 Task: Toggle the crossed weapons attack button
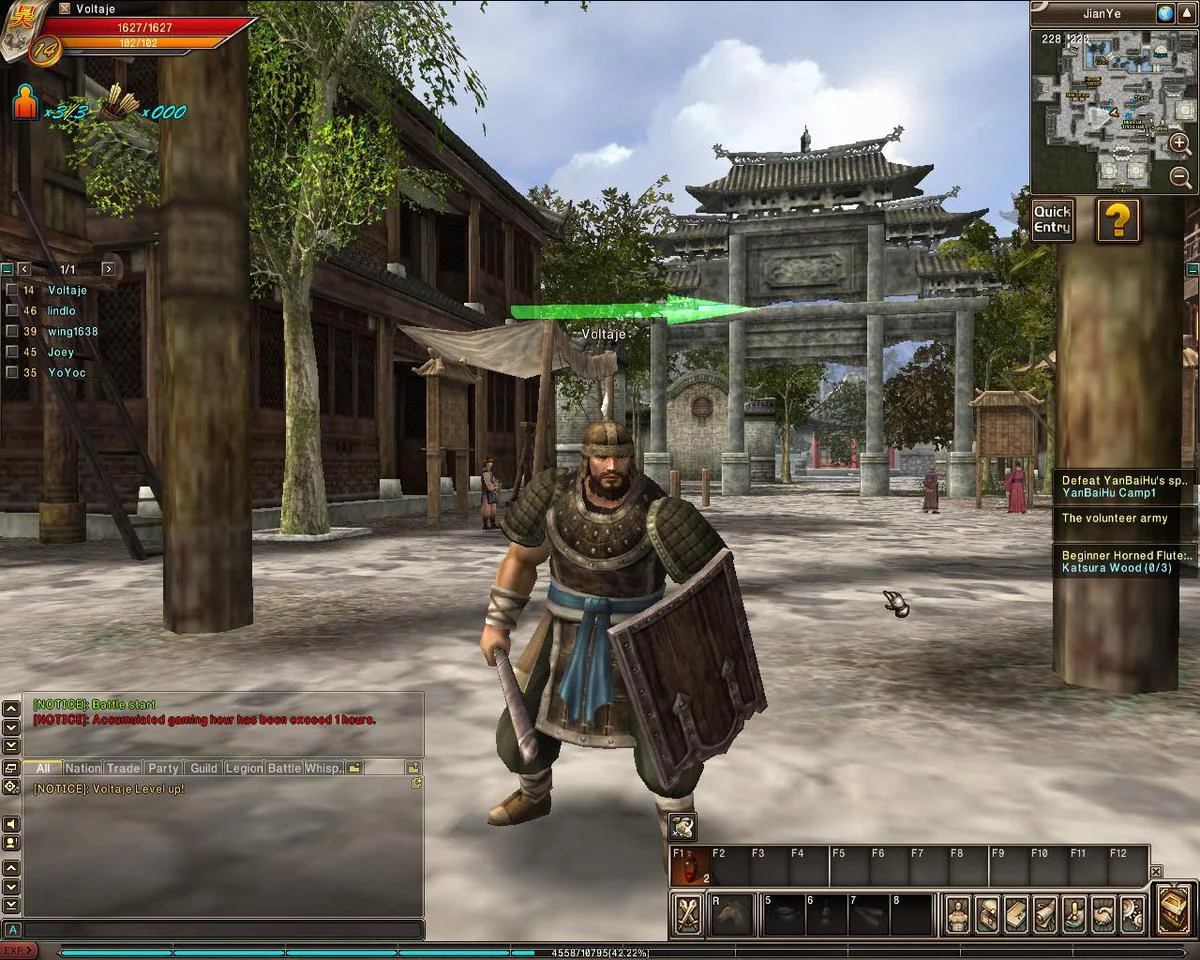(687, 914)
